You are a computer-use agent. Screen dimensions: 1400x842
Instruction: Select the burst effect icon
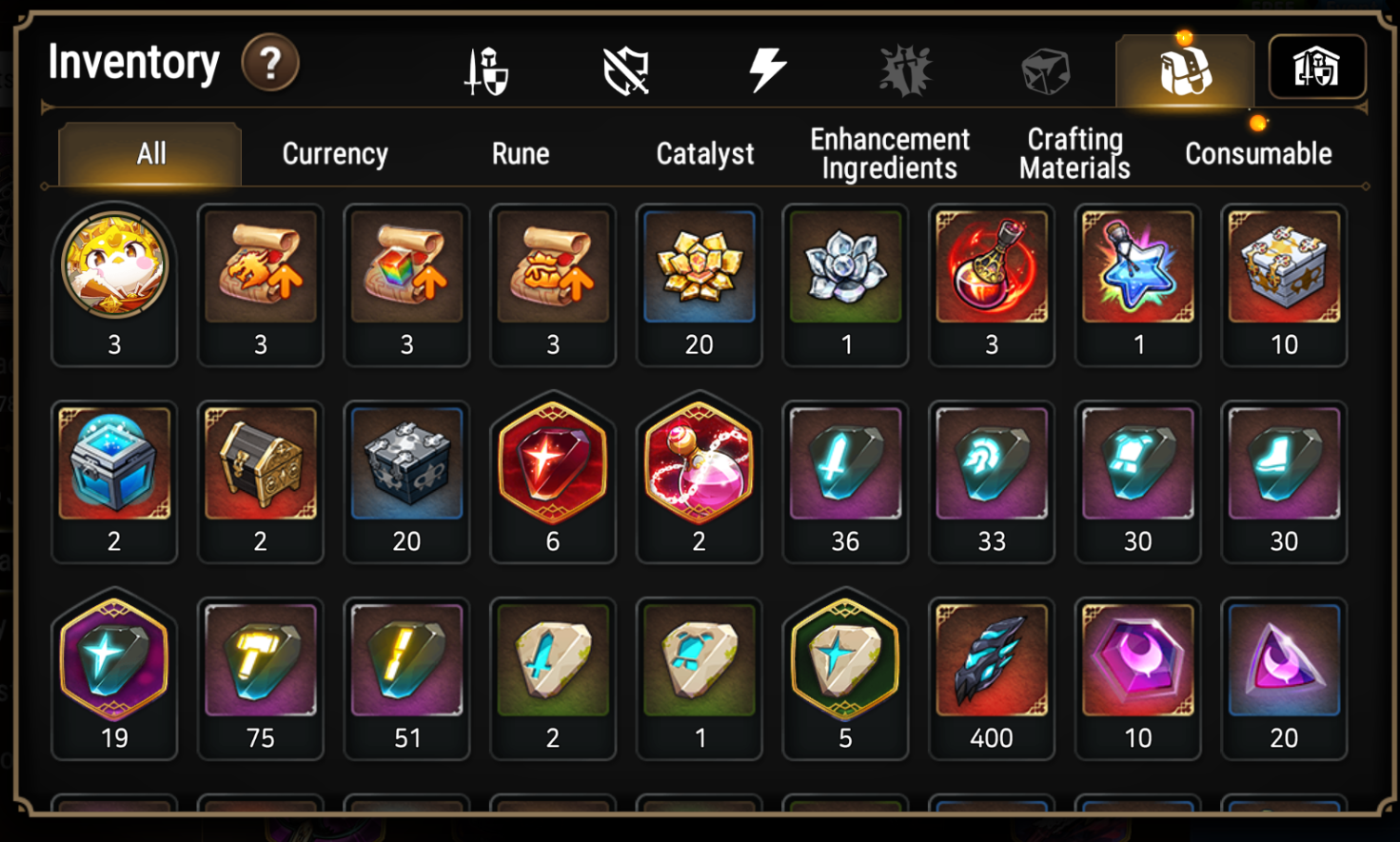coord(902,67)
